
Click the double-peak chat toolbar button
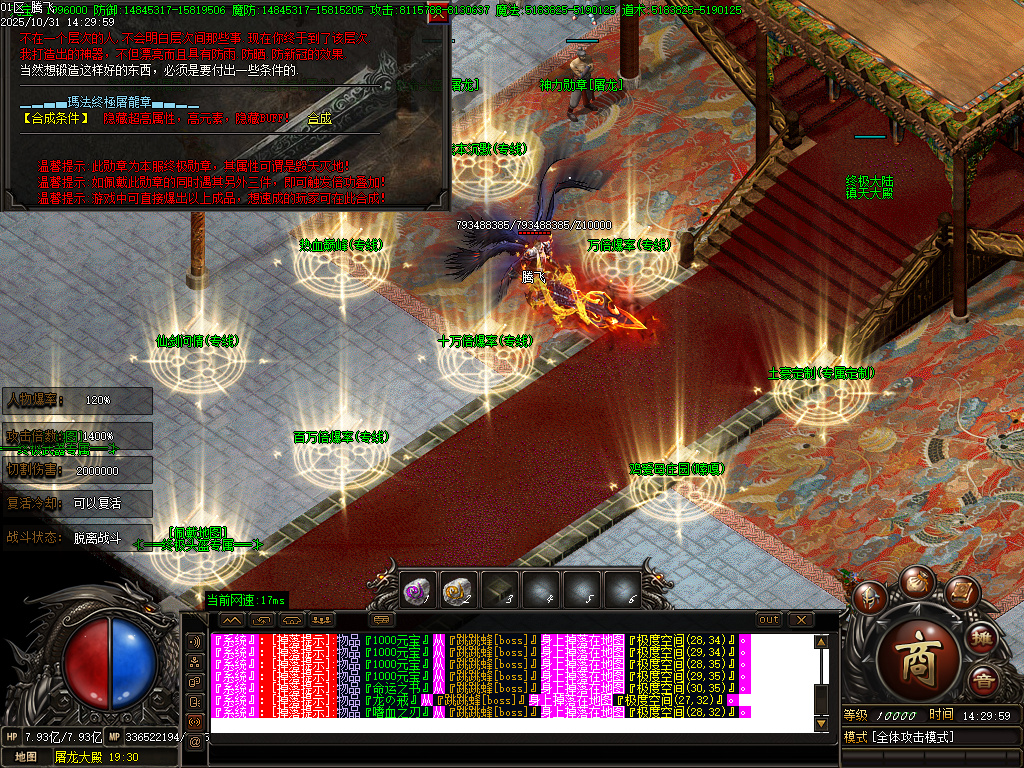[x=231, y=620]
